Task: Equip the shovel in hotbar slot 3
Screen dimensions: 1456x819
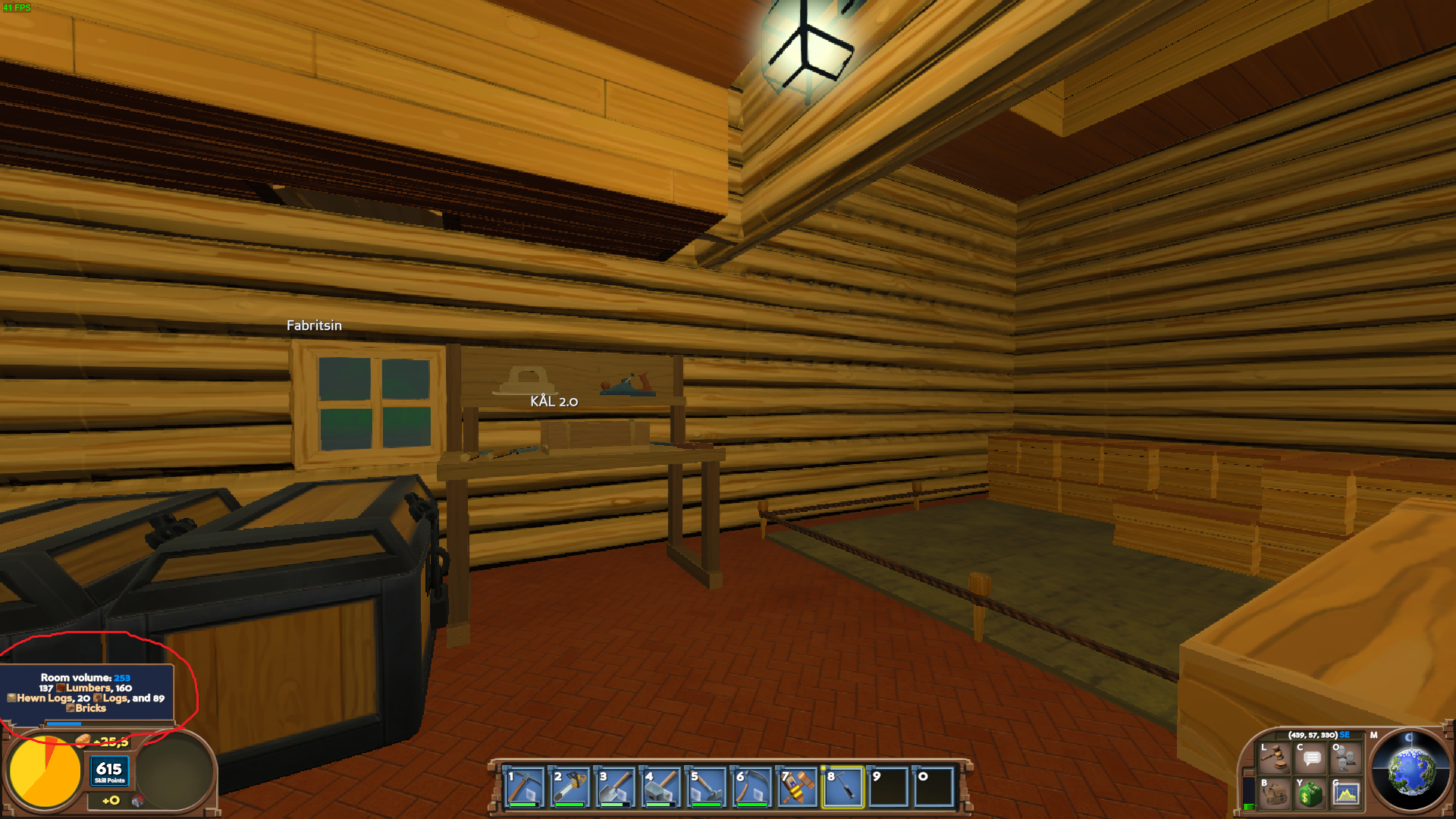Action: (613, 787)
